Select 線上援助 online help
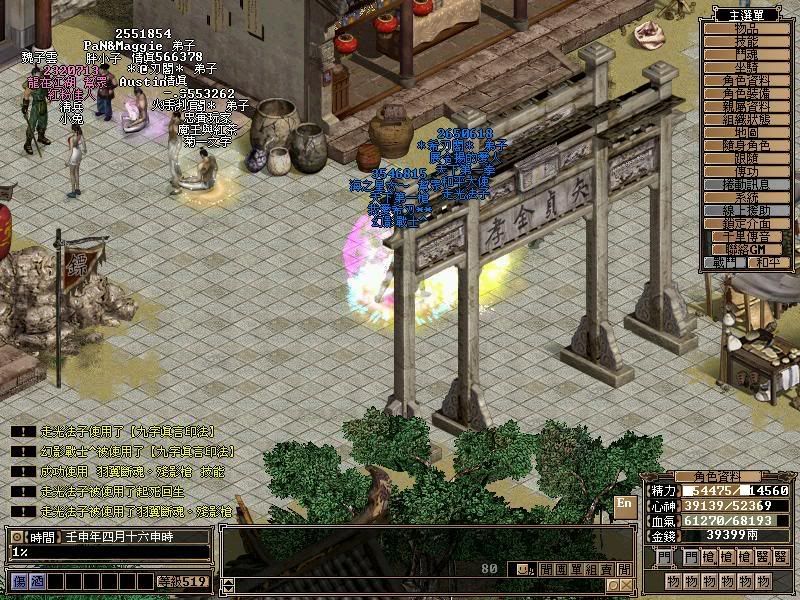The width and height of the screenshot is (800, 600). click(x=747, y=210)
